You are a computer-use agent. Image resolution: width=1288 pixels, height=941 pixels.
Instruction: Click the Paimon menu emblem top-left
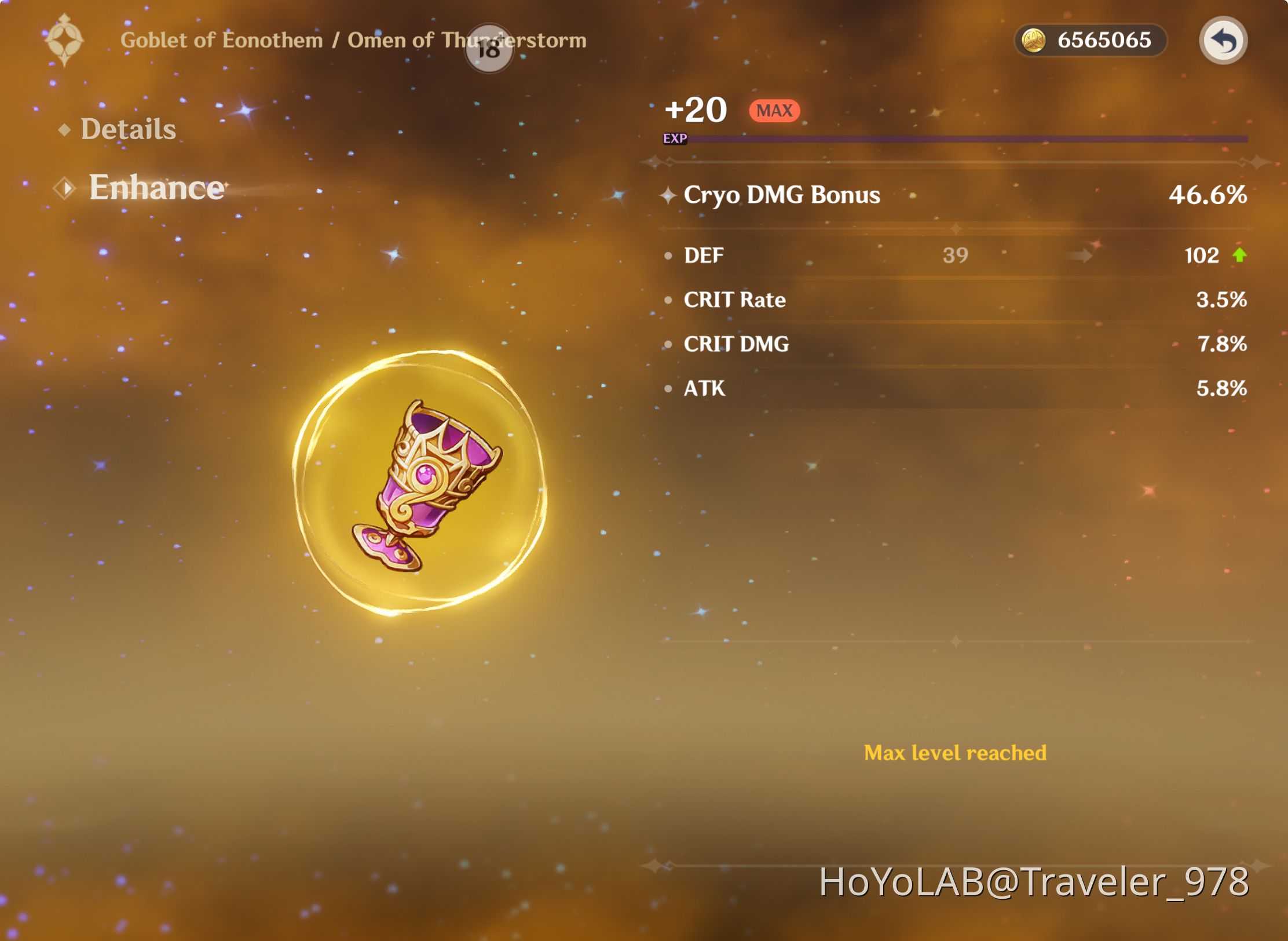pyautogui.click(x=64, y=41)
